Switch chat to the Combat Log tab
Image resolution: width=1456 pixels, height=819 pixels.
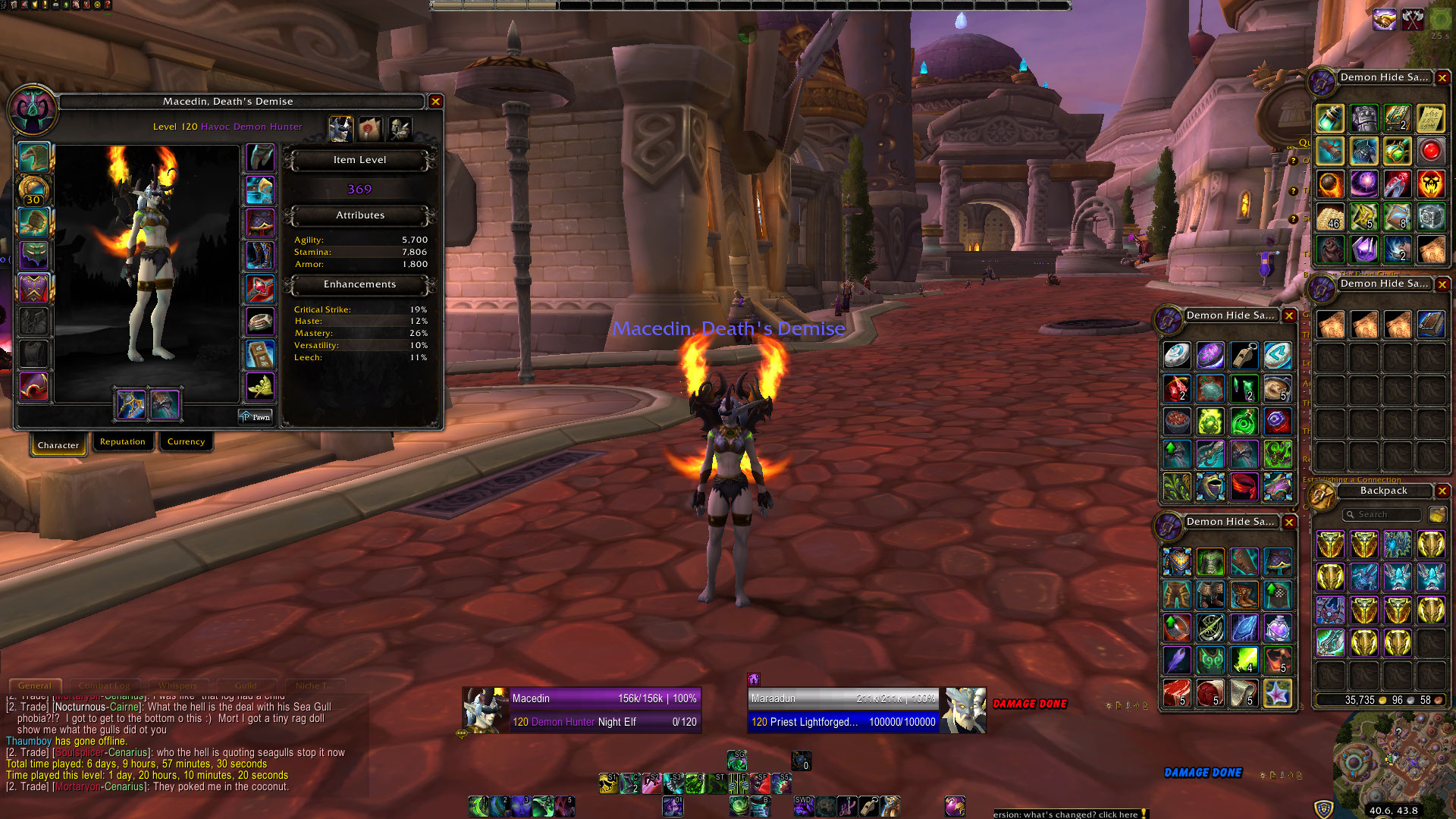tap(105, 686)
